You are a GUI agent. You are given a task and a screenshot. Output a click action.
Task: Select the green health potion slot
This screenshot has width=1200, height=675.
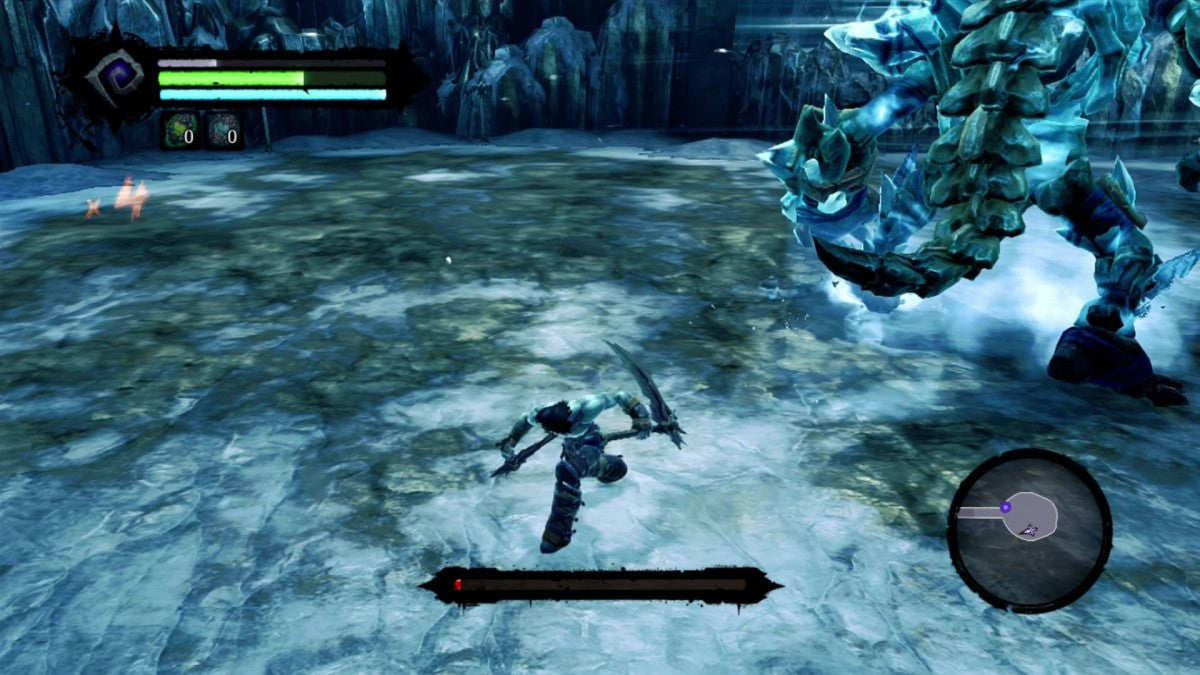181,131
